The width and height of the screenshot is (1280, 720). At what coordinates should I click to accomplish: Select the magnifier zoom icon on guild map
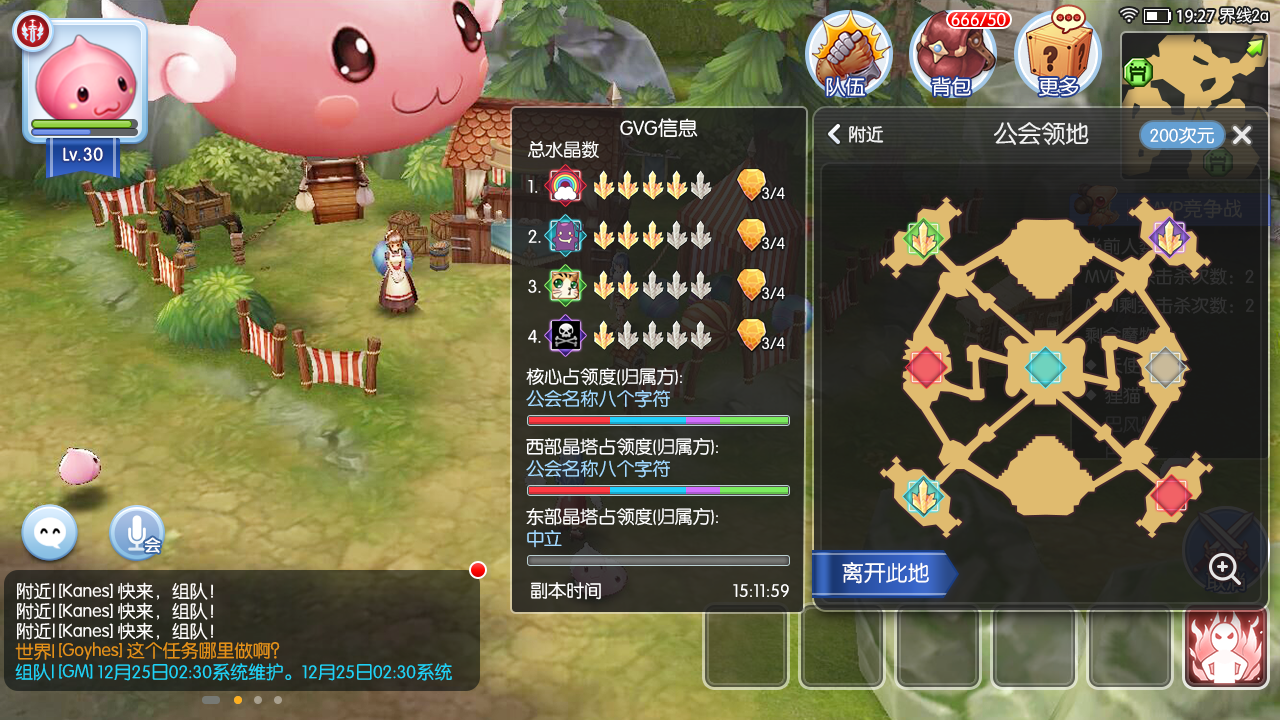pyautogui.click(x=1223, y=568)
